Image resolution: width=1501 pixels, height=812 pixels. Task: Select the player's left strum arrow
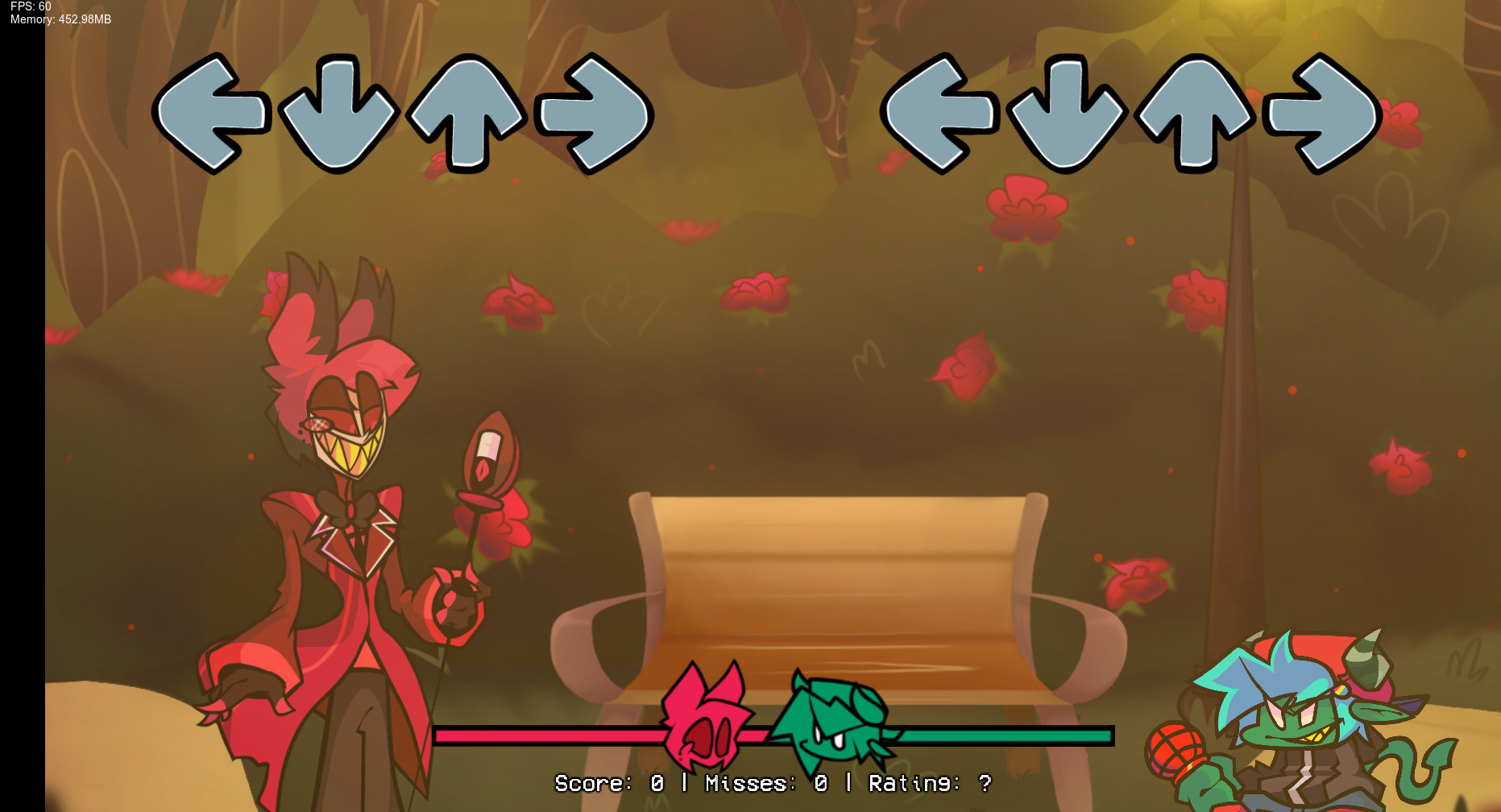939,113
